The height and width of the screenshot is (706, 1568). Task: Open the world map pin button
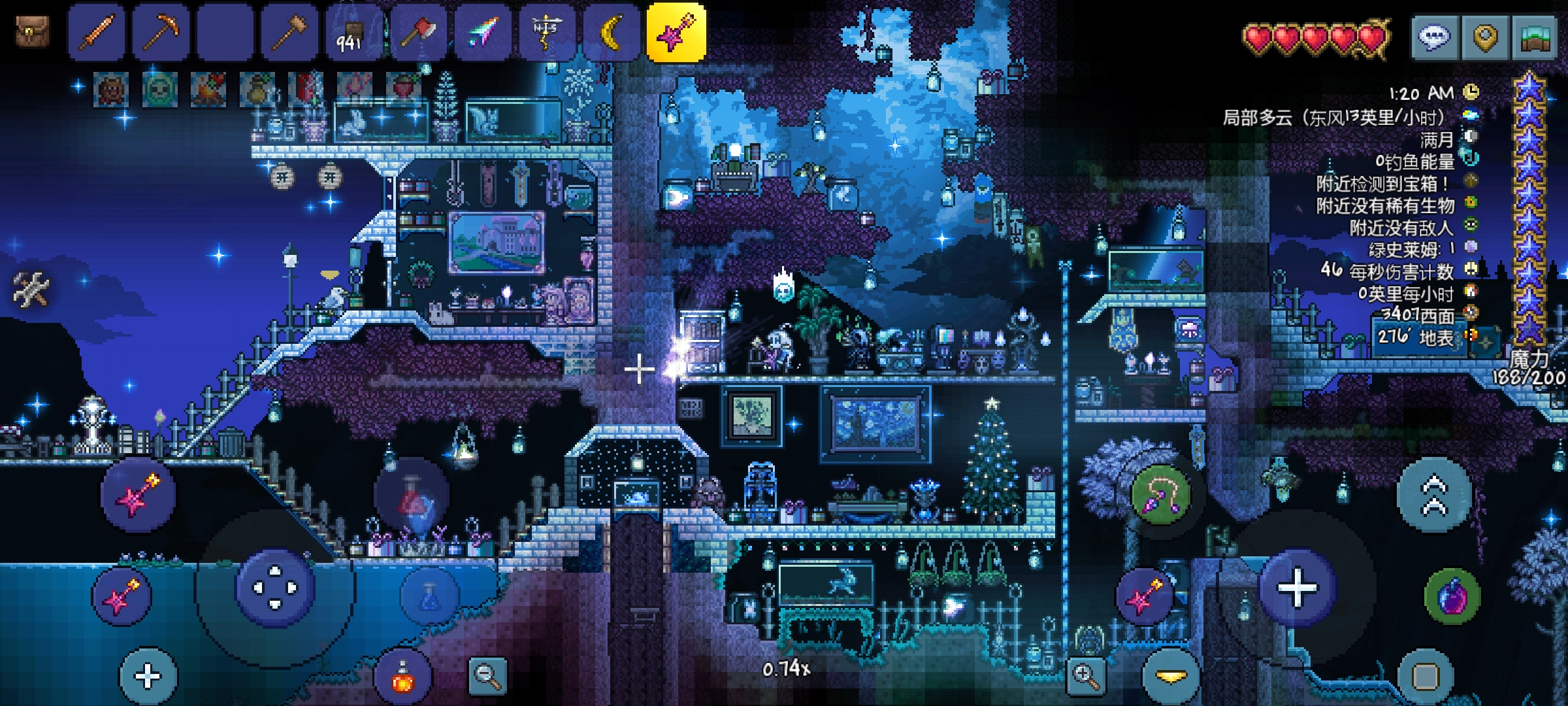click(x=1484, y=38)
